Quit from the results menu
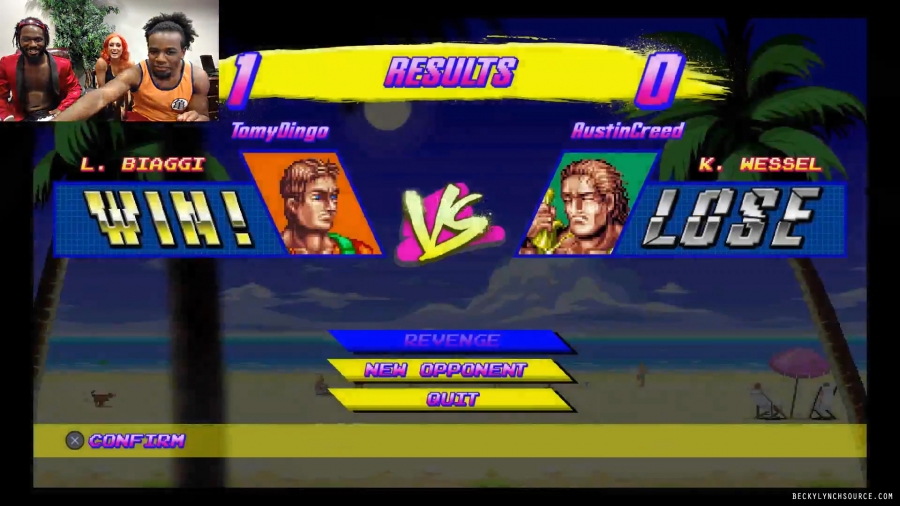Viewport: 900px width, 506px height. pyautogui.click(x=452, y=399)
